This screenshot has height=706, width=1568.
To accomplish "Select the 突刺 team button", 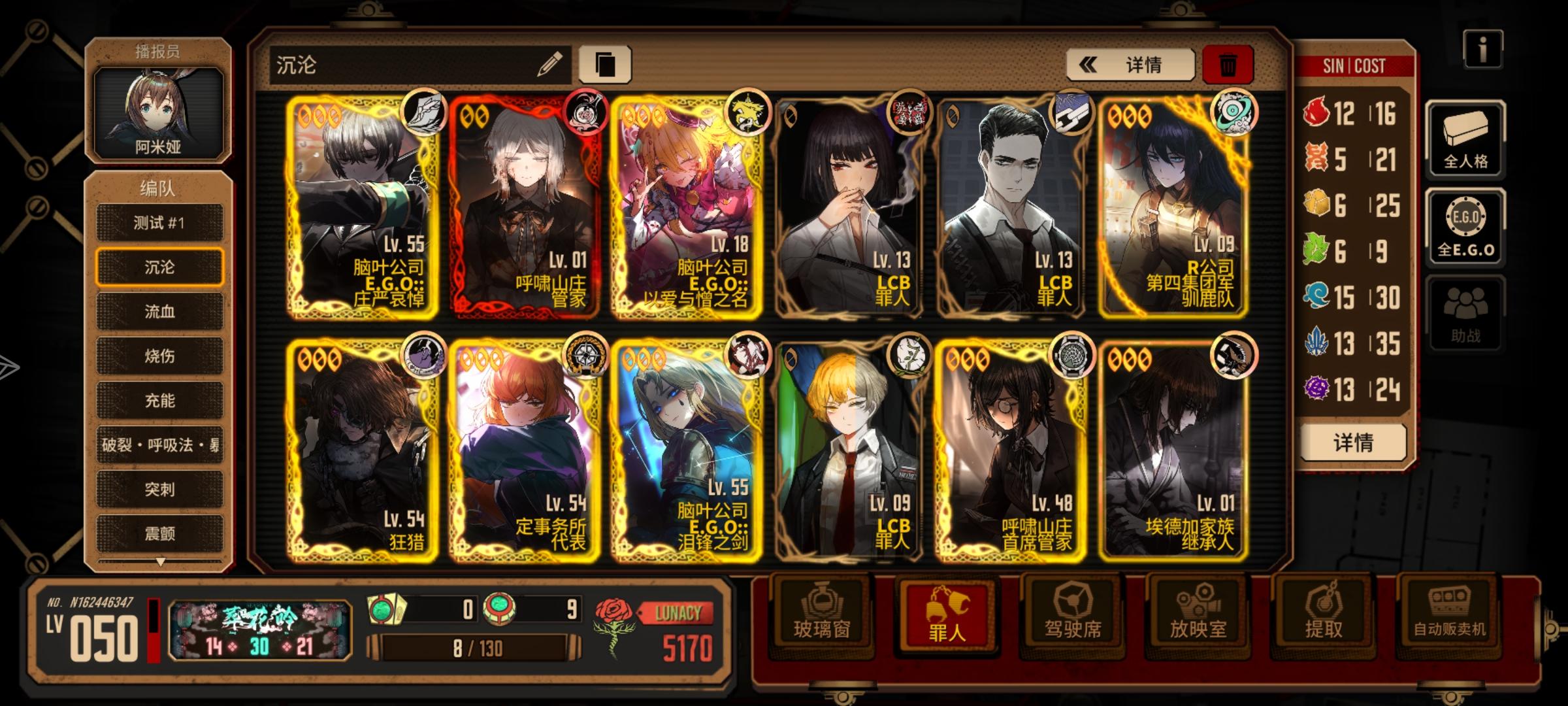I will tap(159, 490).
